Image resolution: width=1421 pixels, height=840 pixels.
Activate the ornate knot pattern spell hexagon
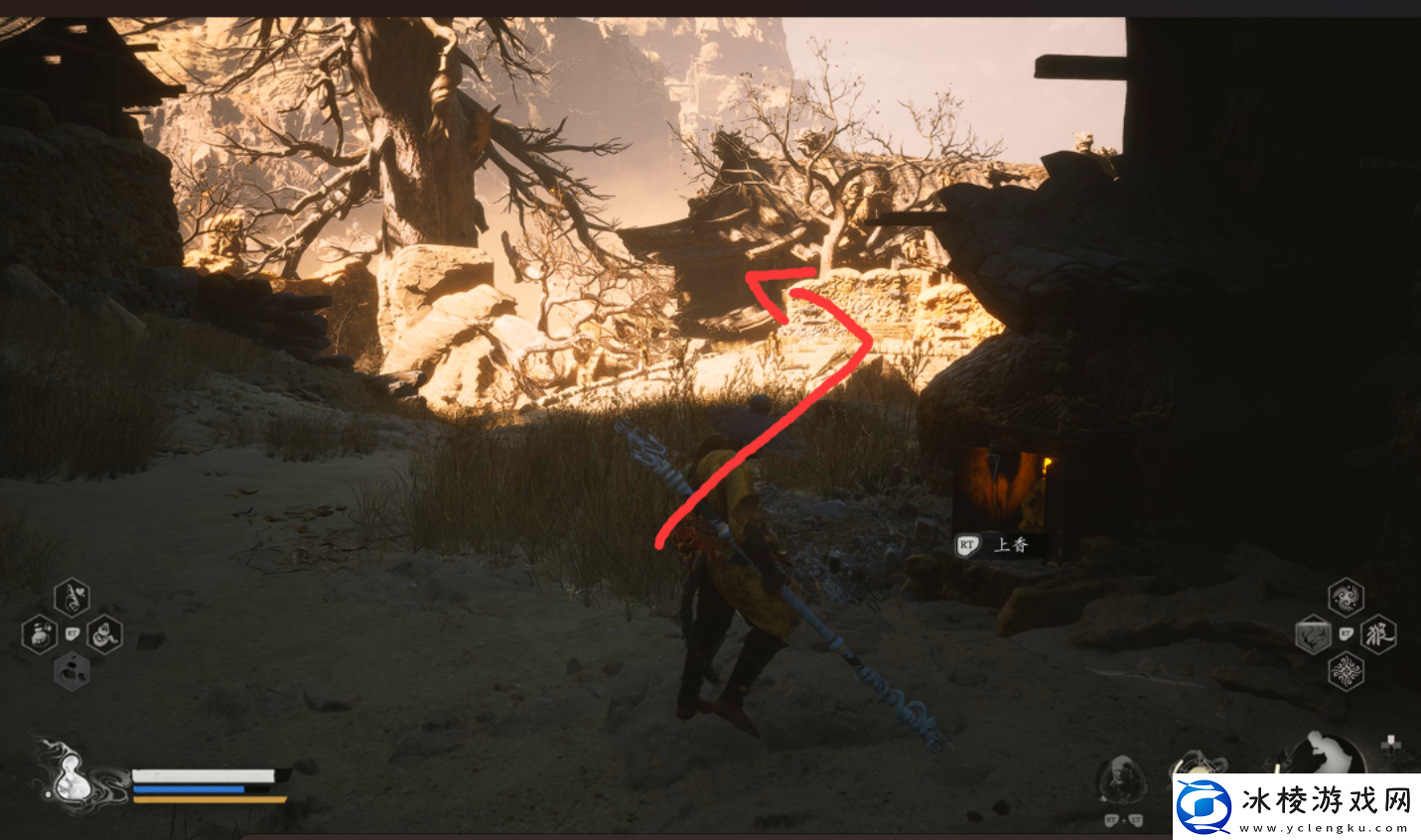click(1346, 671)
